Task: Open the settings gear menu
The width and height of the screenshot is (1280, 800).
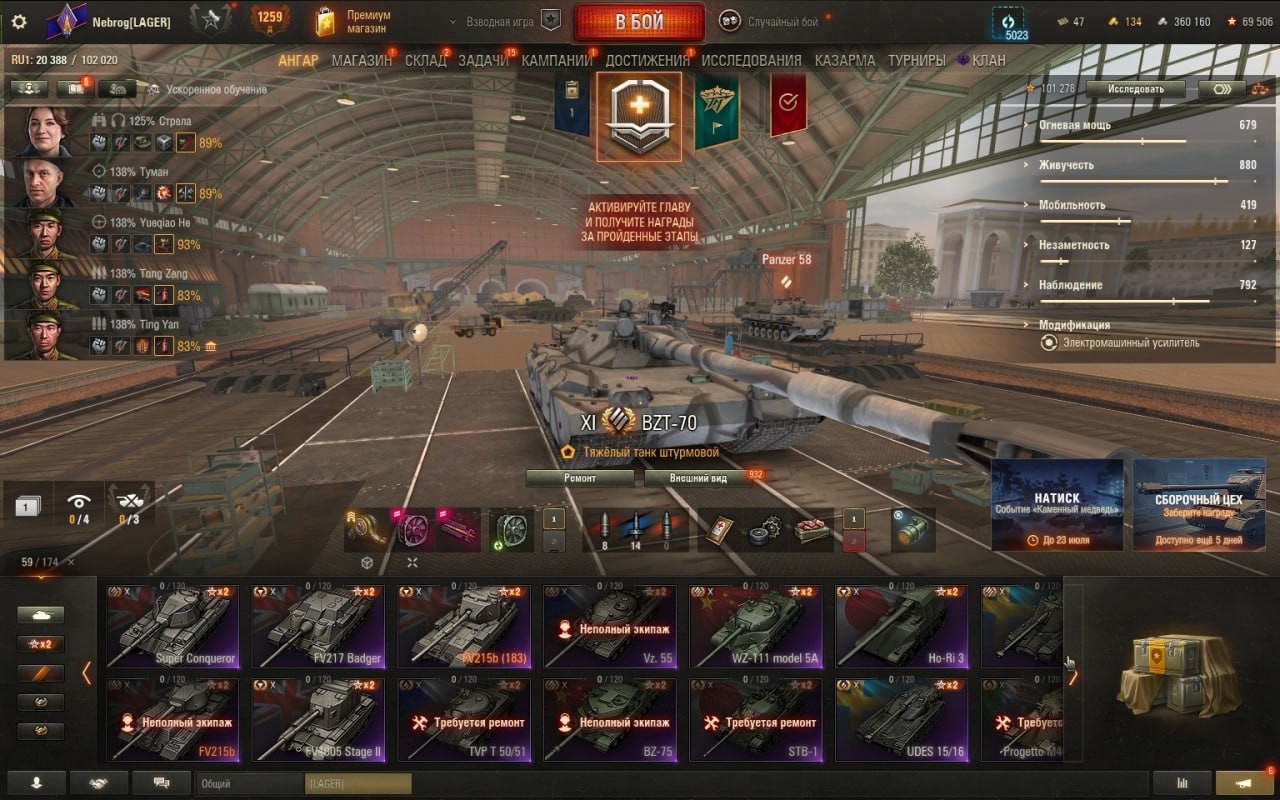Action: tap(19, 22)
